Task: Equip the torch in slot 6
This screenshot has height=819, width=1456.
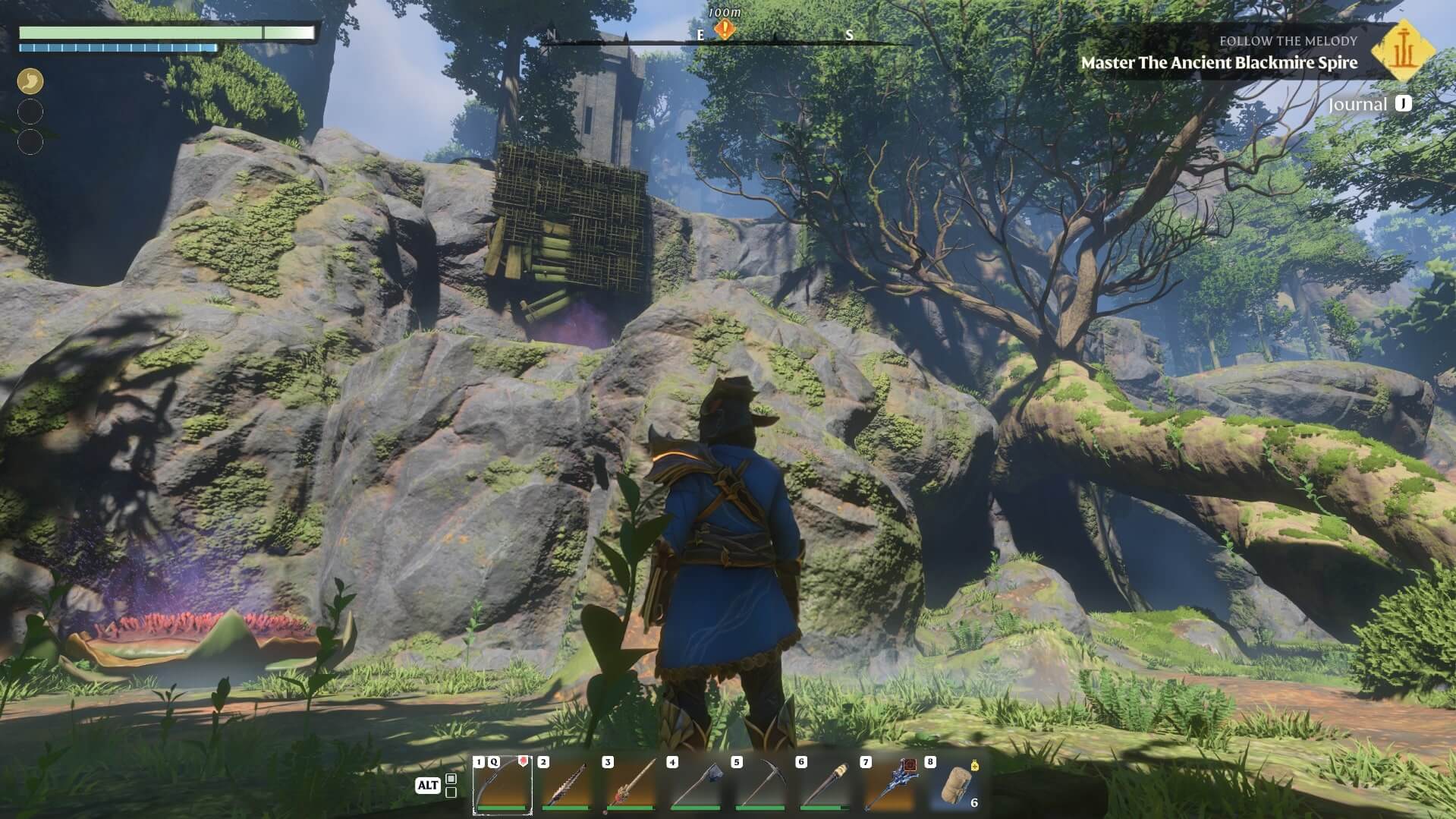Action: (x=824, y=785)
